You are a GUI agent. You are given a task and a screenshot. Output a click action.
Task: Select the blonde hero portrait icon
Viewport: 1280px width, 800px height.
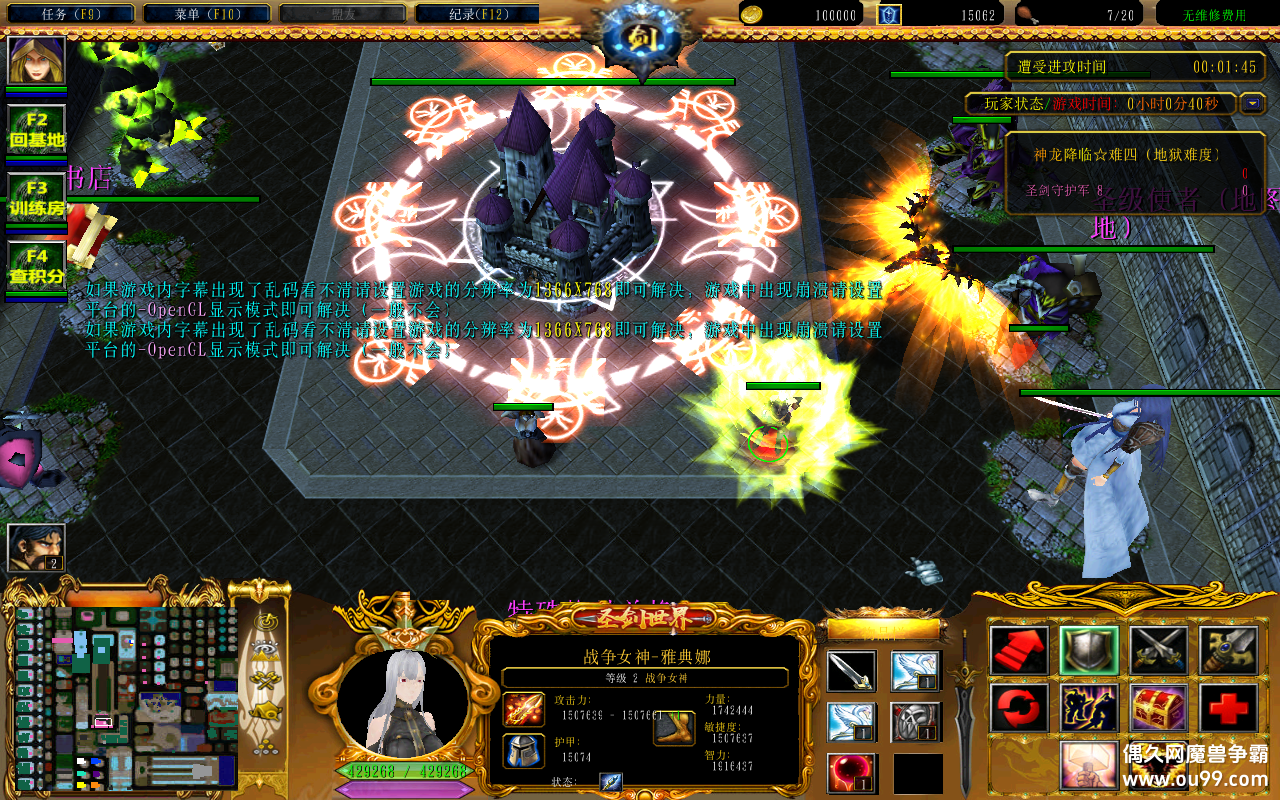pos(37,61)
